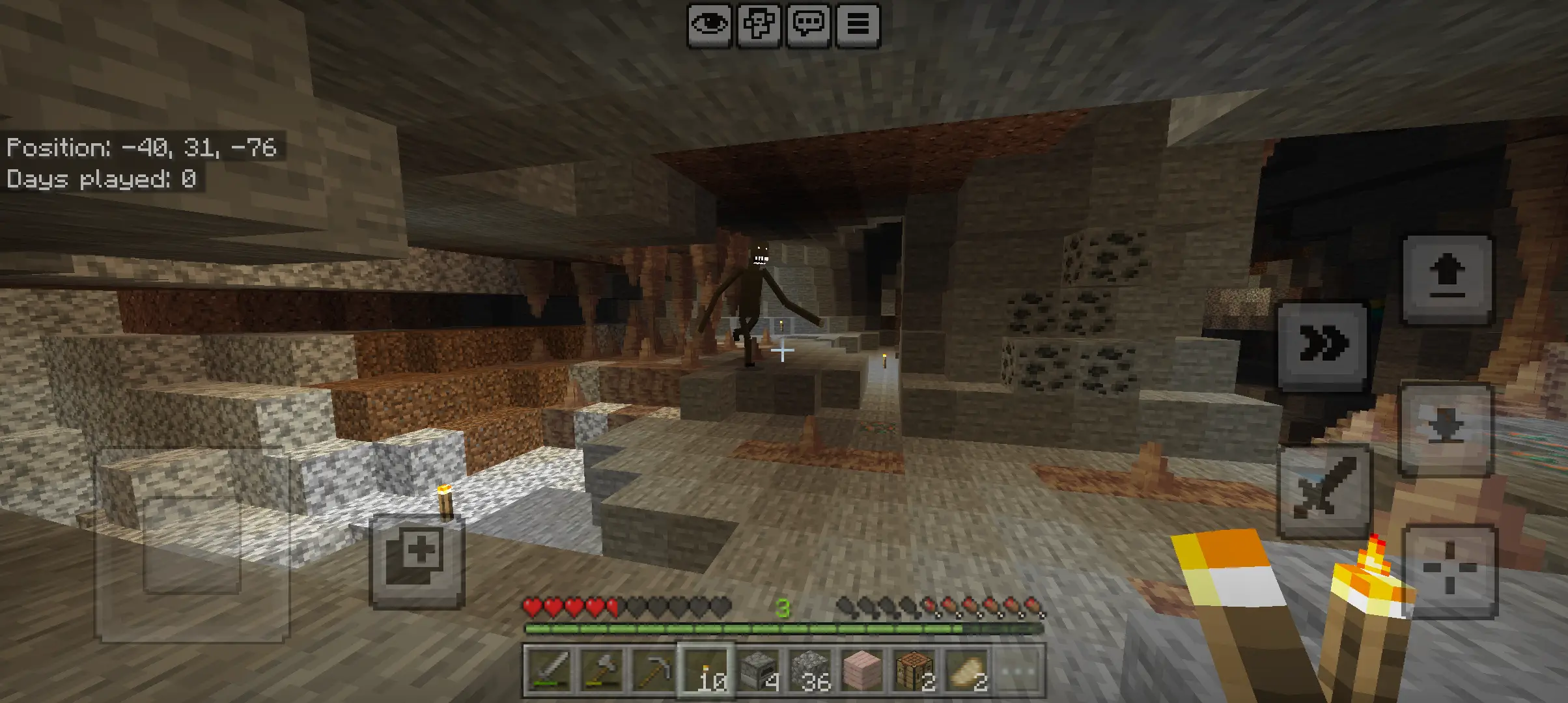Toggle the eye perspective button
Screen dimensions: 1568x703
709,25
